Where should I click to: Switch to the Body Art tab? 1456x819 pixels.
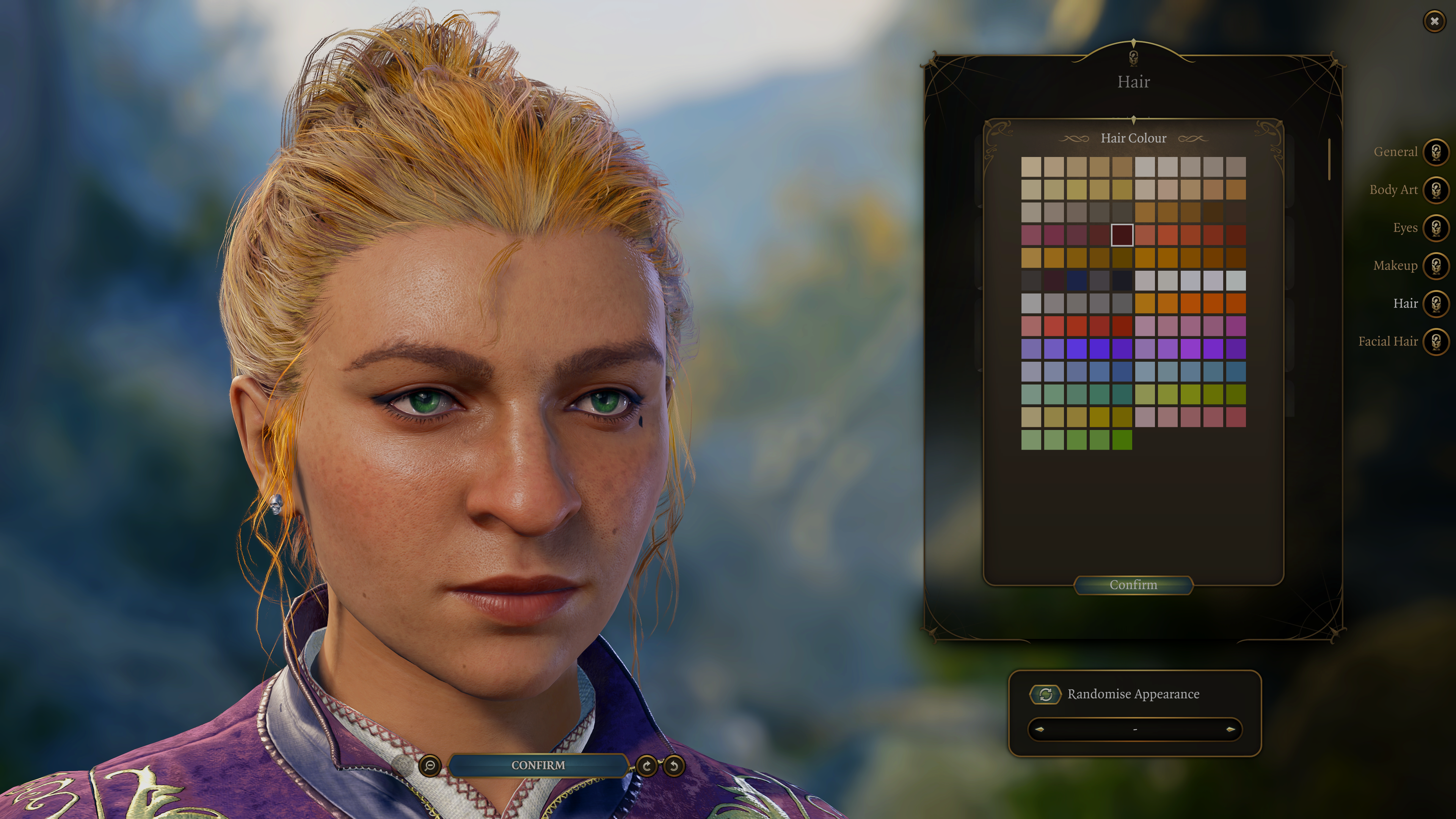(x=1436, y=190)
